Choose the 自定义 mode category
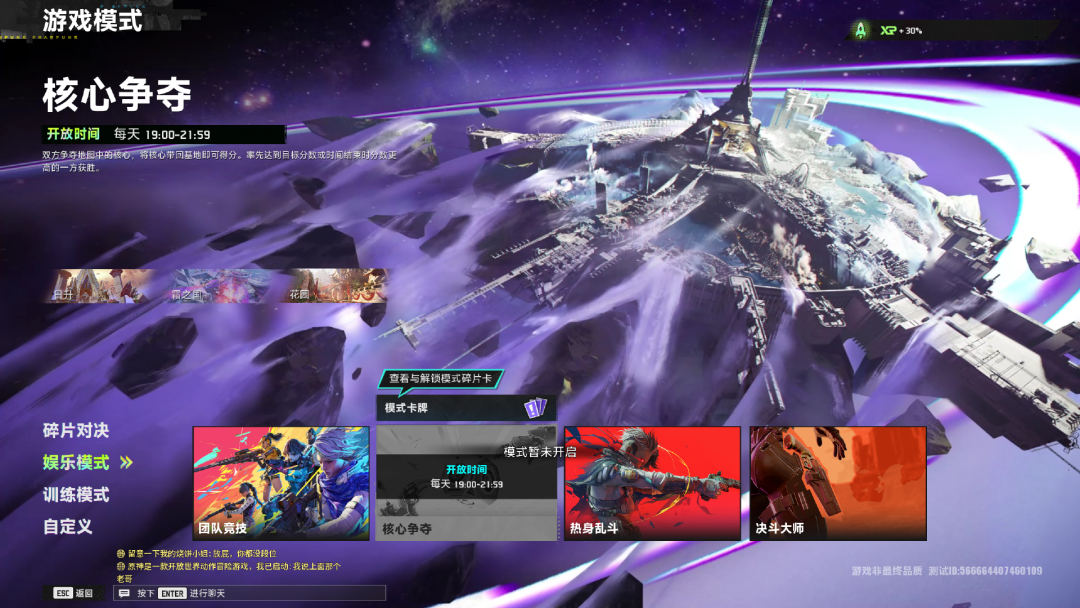Image resolution: width=1080 pixels, height=608 pixels. click(x=68, y=527)
